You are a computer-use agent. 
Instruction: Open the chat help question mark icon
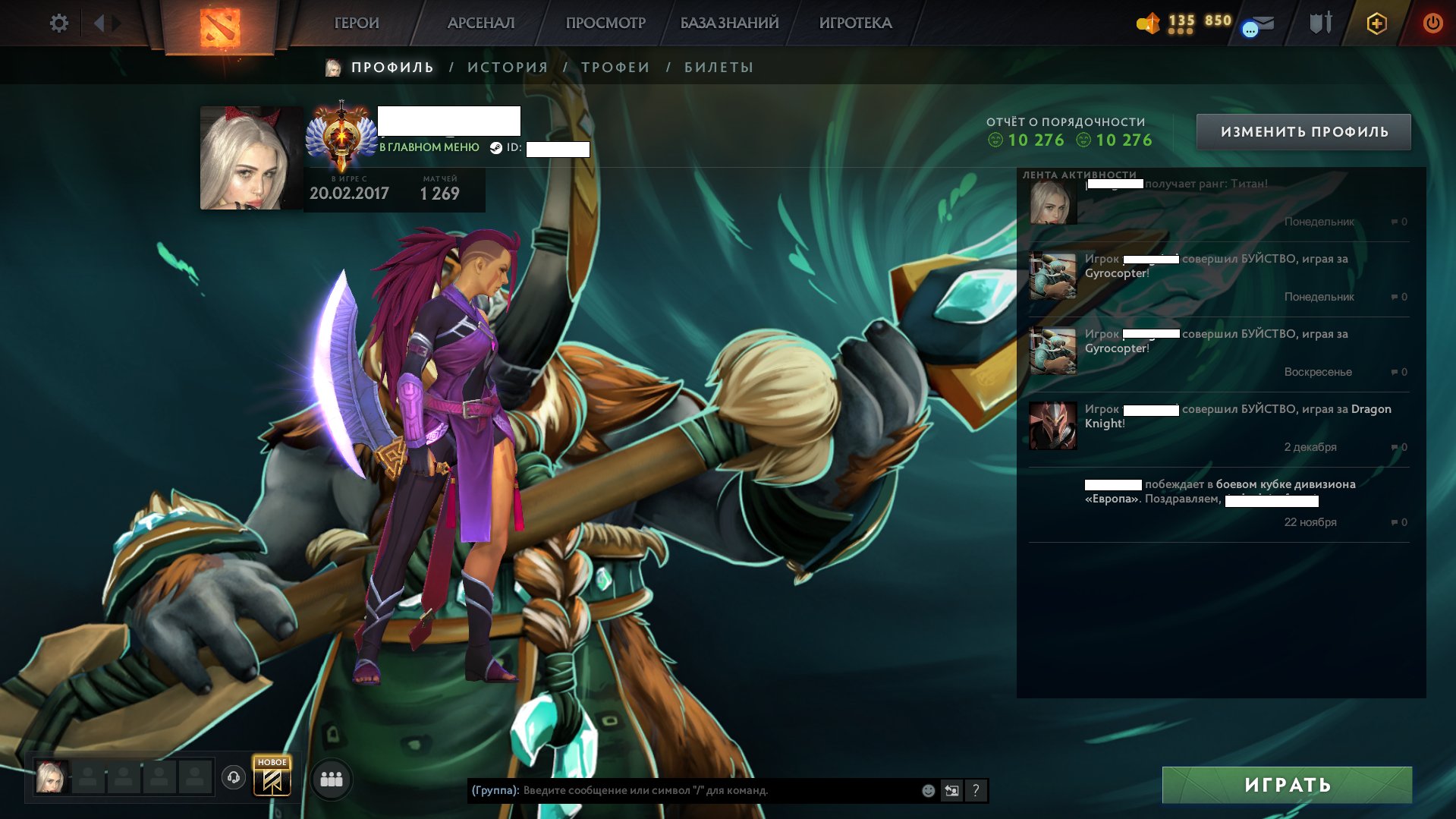976,790
